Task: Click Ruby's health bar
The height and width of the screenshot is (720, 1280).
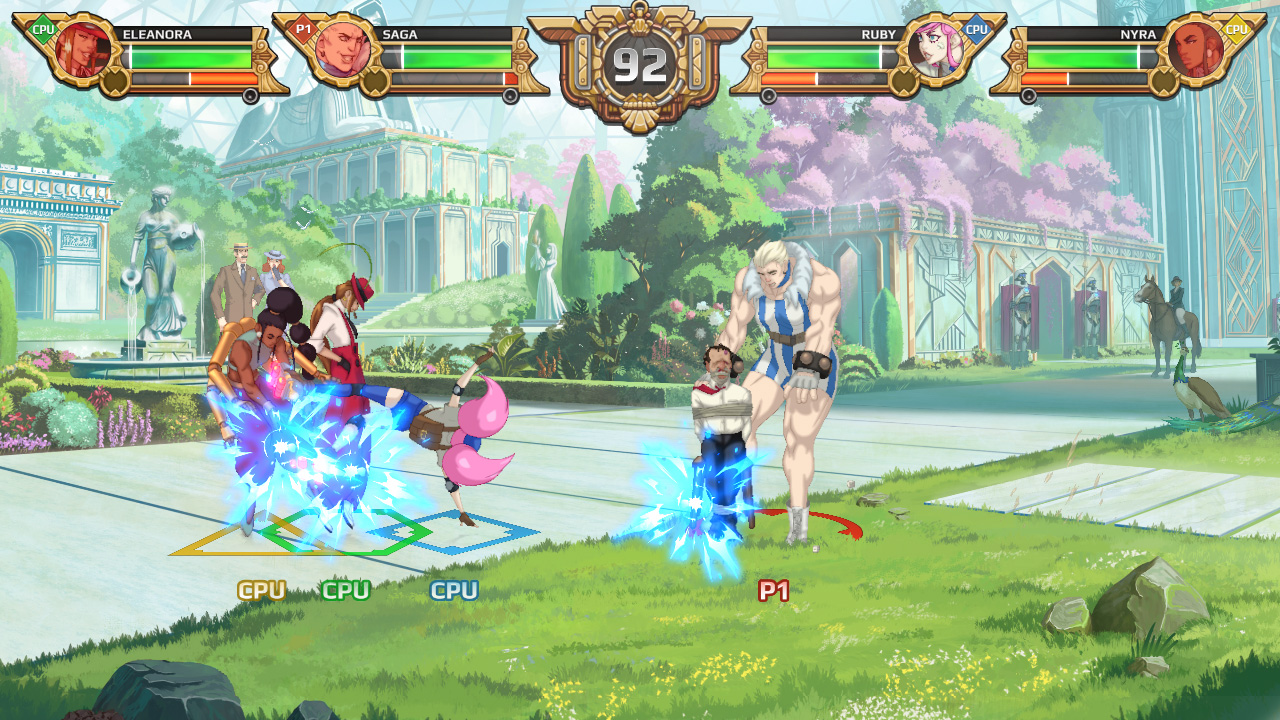Action: click(x=830, y=56)
